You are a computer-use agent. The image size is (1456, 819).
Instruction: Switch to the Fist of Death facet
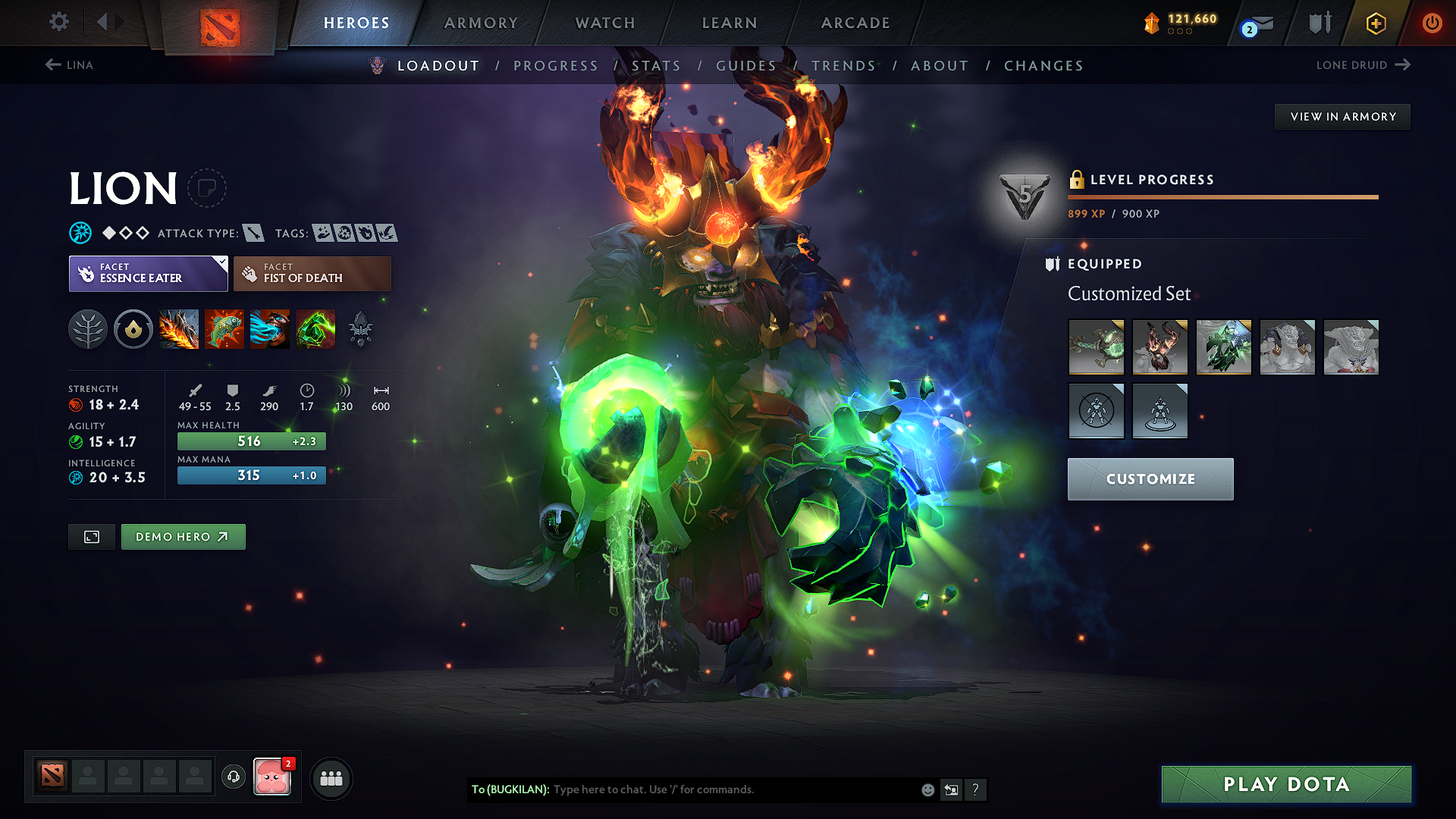(312, 273)
